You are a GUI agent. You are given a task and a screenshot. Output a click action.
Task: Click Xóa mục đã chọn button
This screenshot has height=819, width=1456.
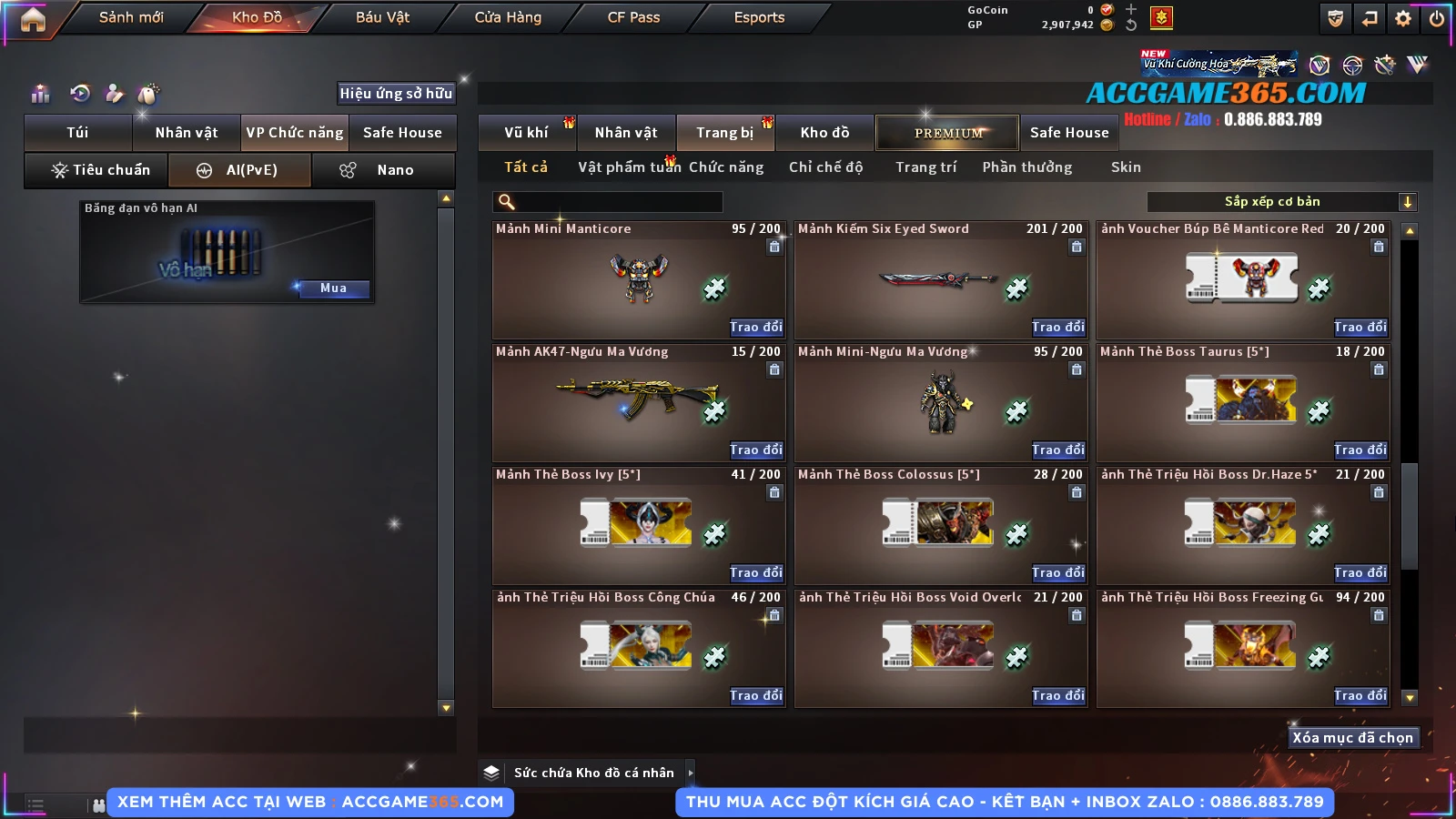click(1352, 738)
